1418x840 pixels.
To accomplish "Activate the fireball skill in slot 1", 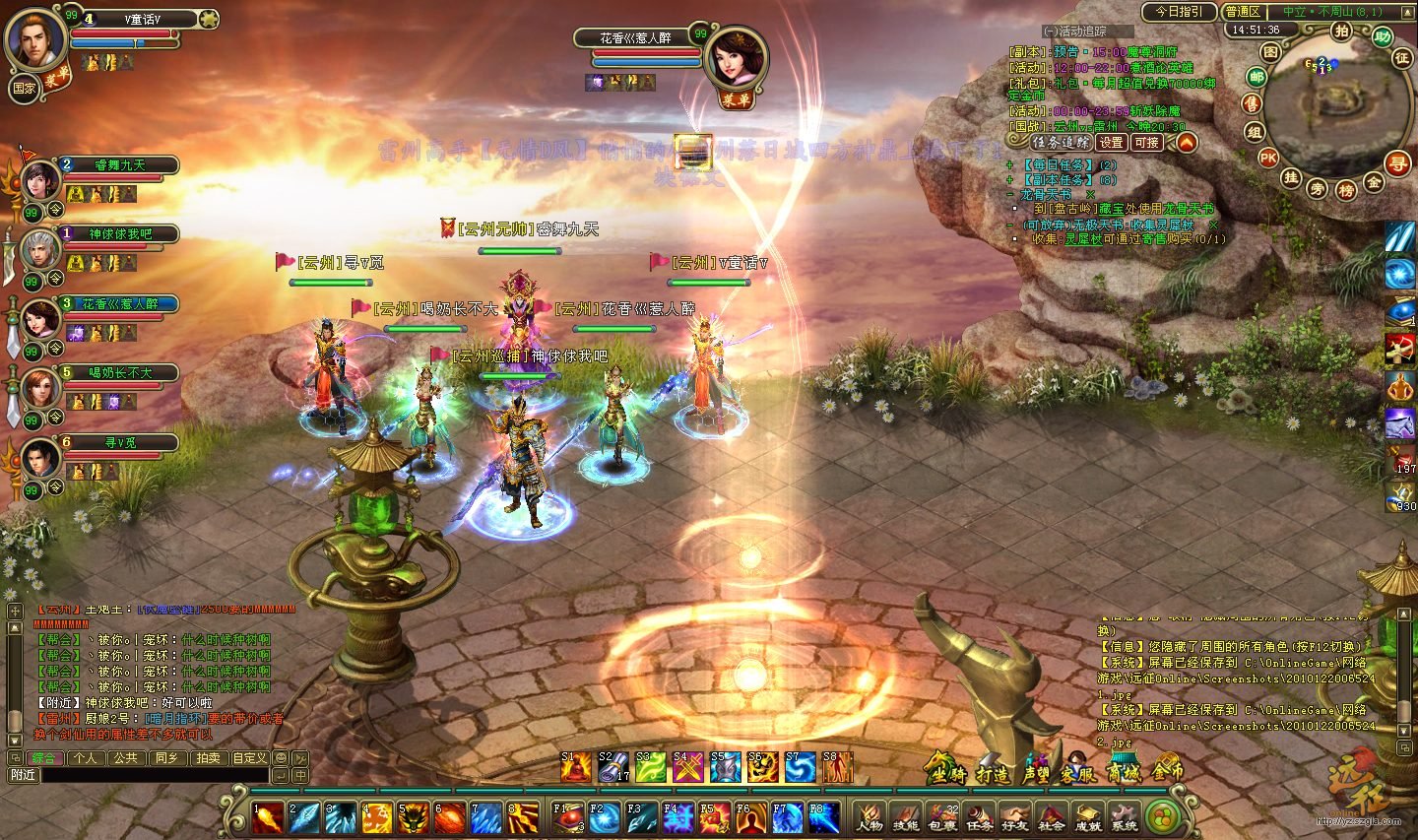I will click(268, 817).
